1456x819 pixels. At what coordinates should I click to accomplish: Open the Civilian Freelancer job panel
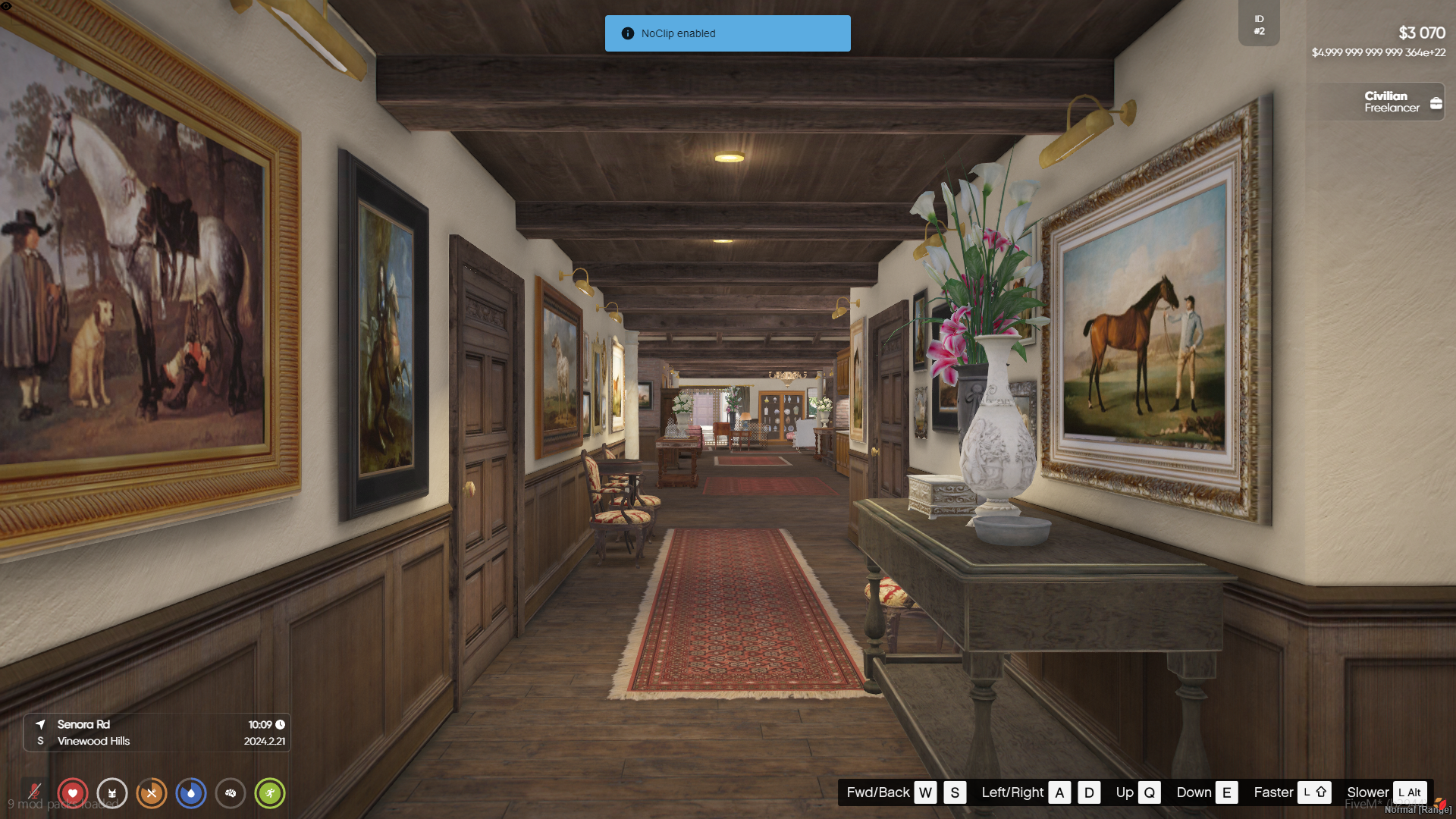click(1375, 102)
